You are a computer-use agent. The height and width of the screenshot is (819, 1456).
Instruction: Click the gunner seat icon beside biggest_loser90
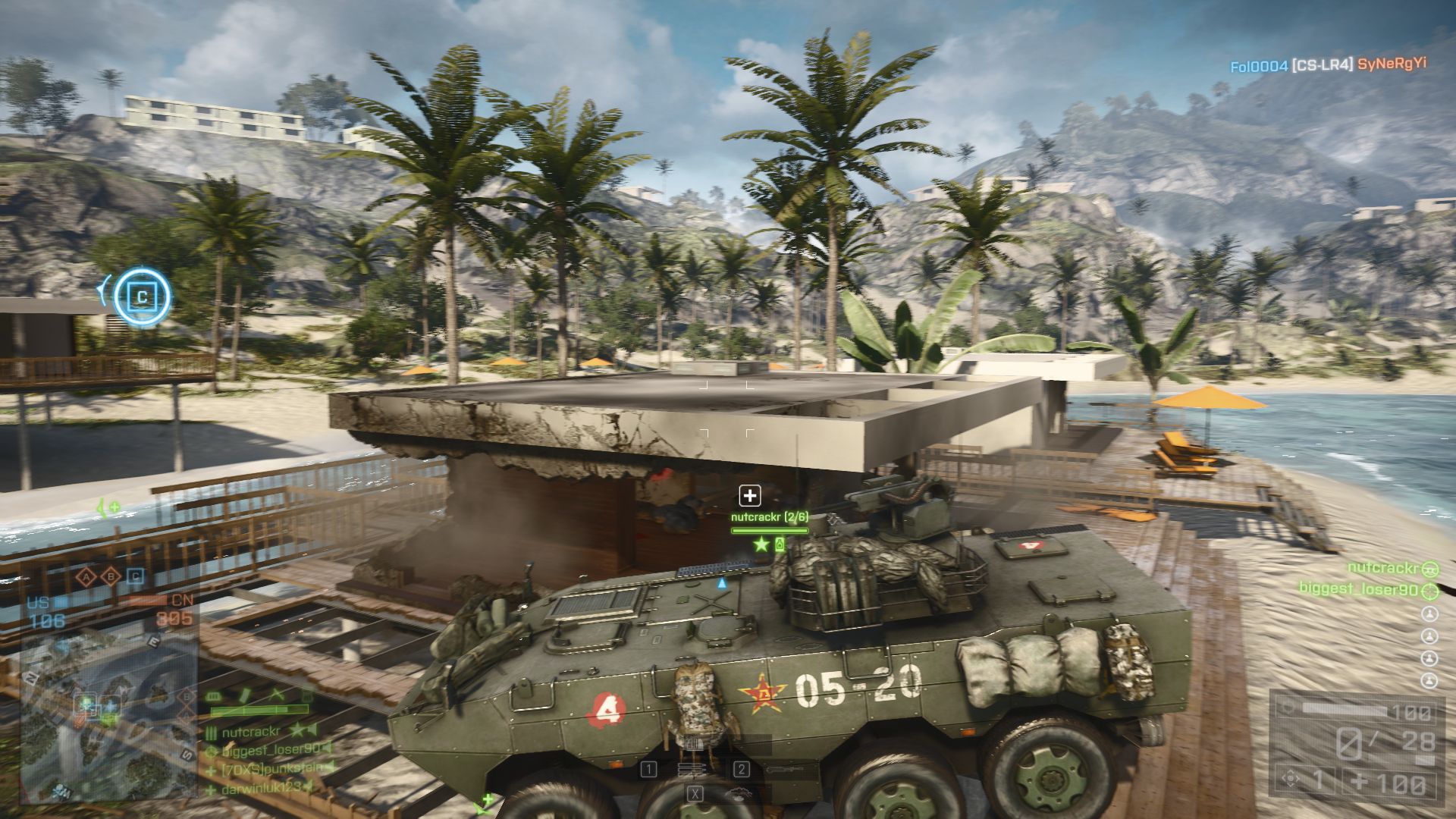(x=1429, y=590)
